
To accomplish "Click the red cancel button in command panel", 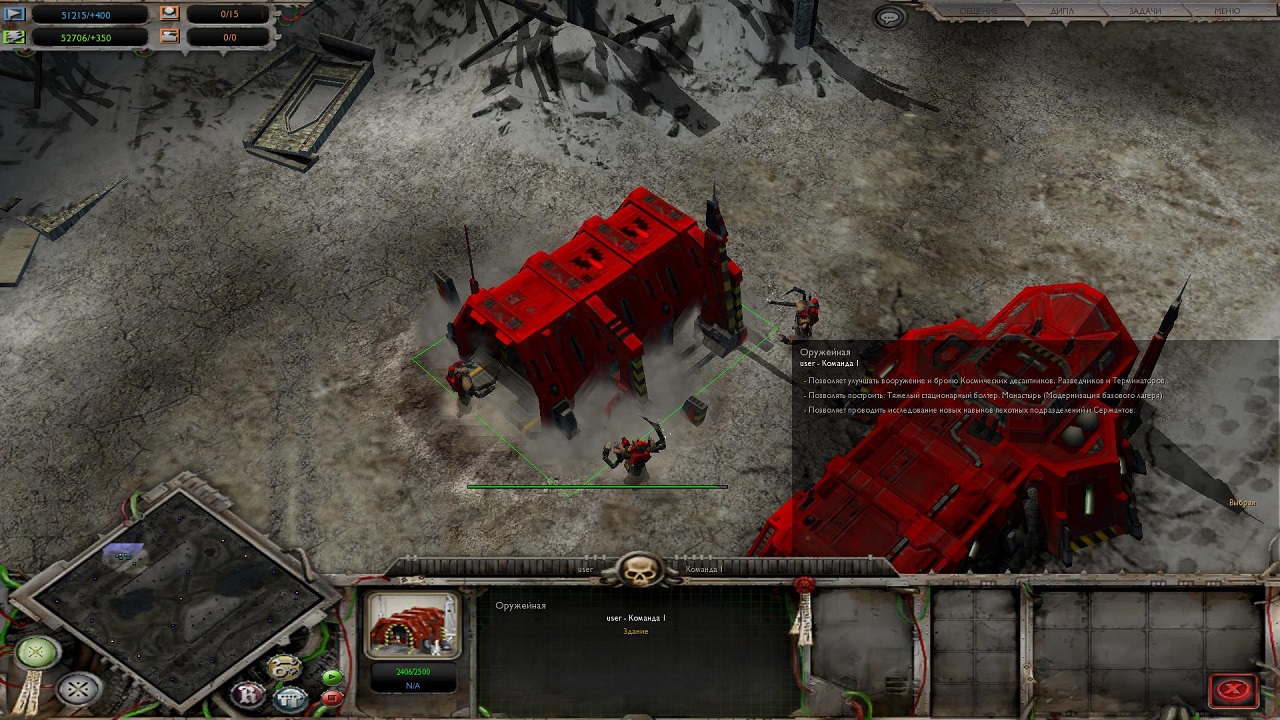I will (1234, 690).
